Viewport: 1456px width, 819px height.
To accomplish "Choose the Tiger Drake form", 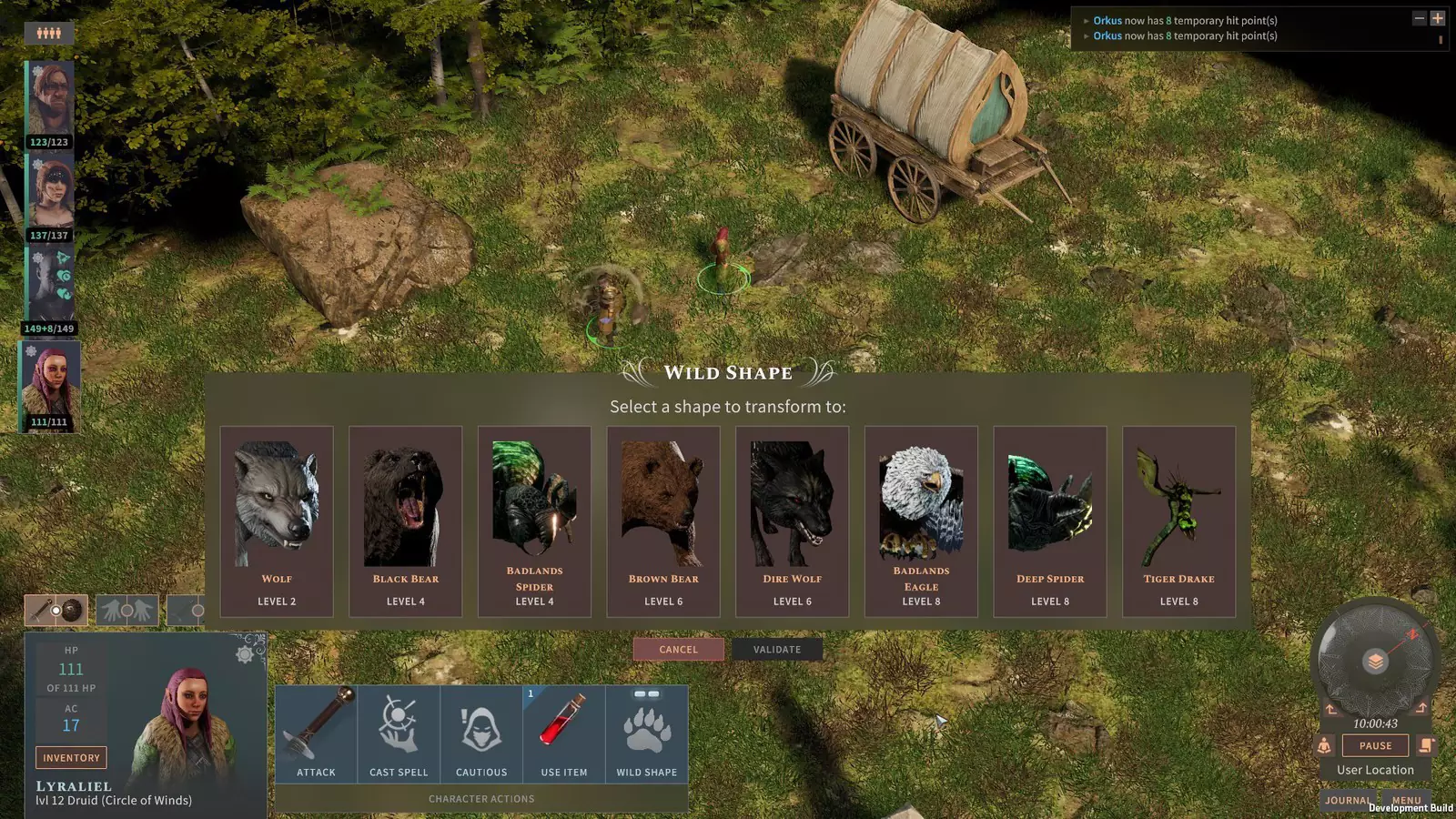I will click(1179, 521).
